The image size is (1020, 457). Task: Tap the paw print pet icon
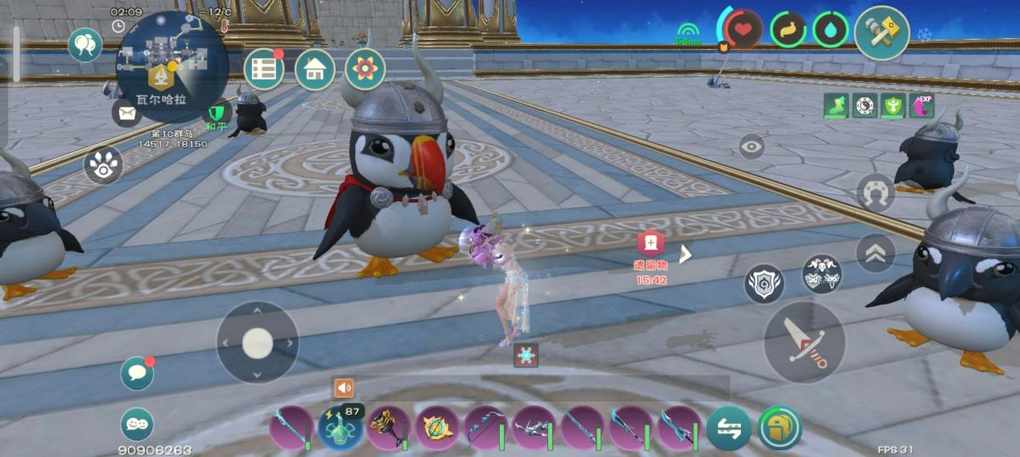tap(103, 165)
